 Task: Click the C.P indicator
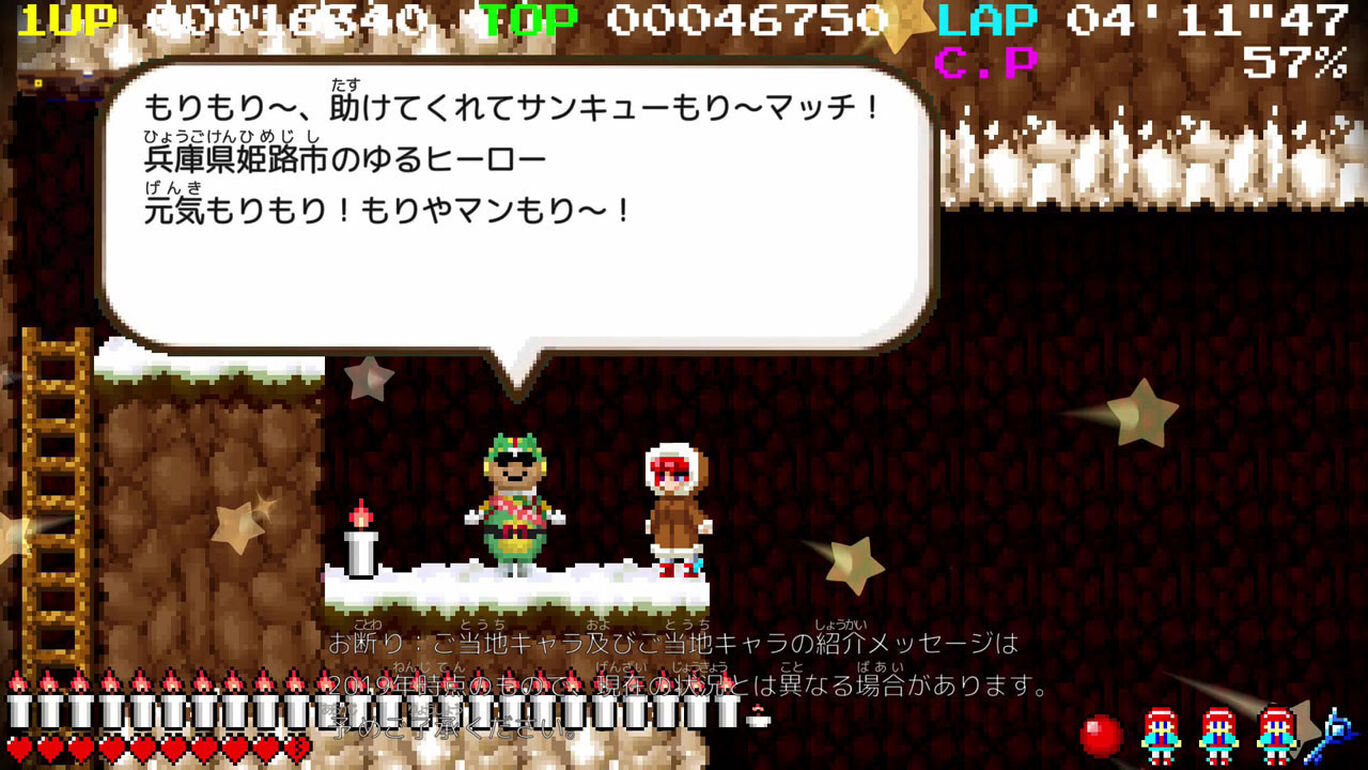985,62
